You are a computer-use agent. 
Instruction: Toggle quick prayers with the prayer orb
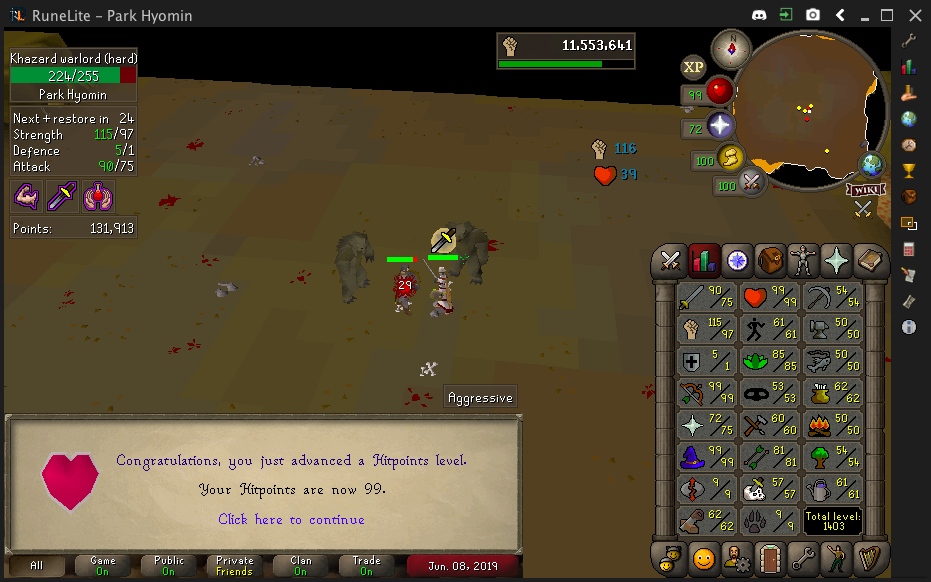point(719,125)
